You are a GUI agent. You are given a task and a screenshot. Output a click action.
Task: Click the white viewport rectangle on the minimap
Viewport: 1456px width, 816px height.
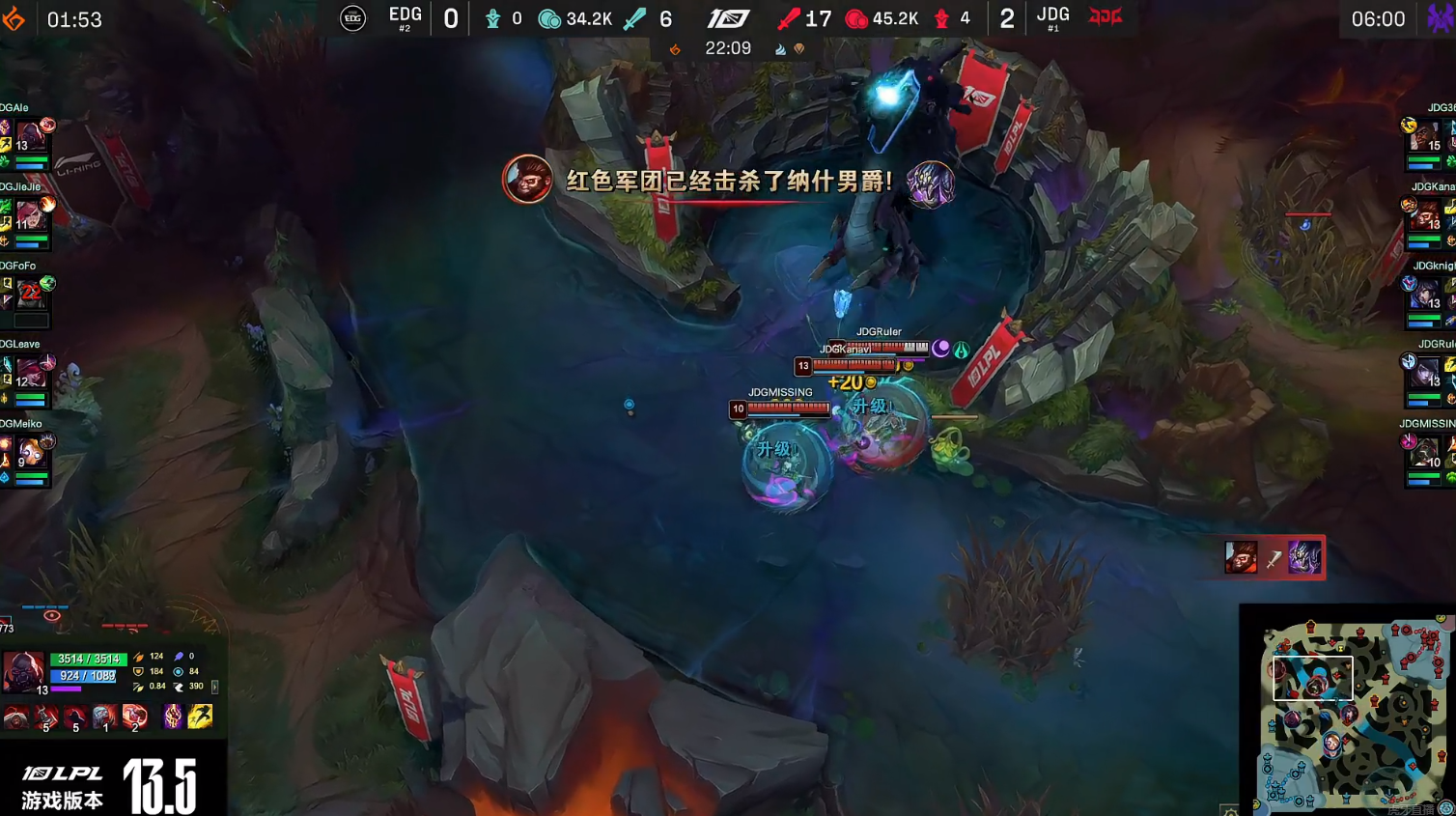click(x=1313, y=676)
